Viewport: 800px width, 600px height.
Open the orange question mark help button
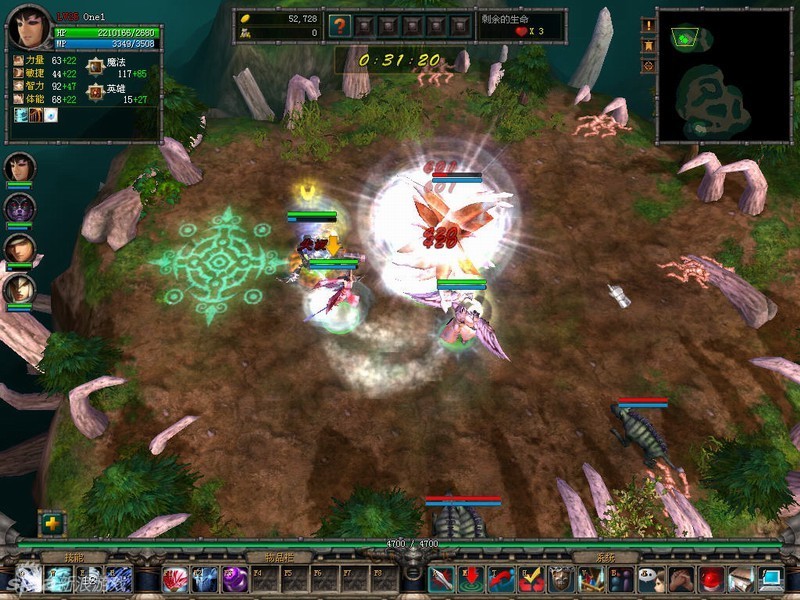point(340,26)
